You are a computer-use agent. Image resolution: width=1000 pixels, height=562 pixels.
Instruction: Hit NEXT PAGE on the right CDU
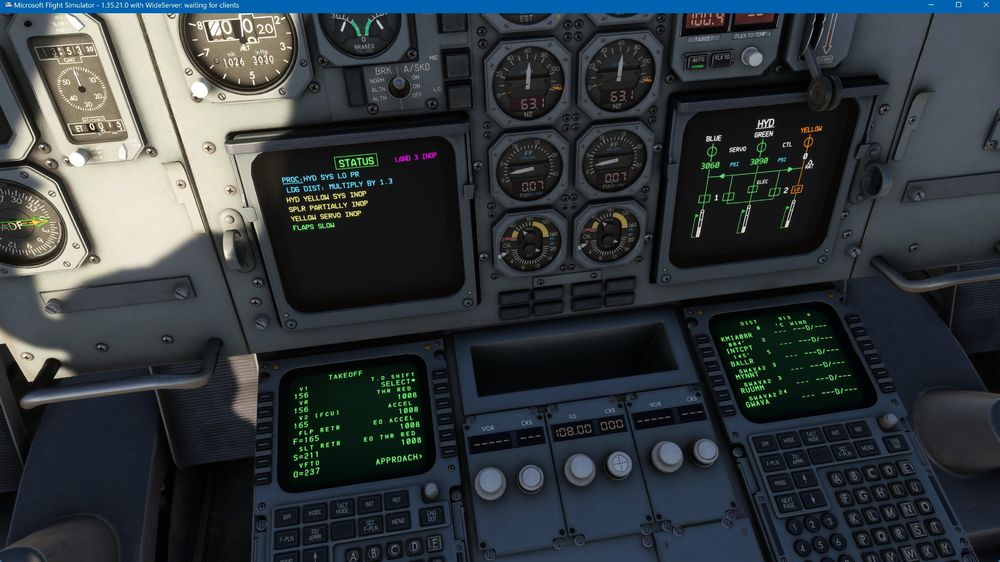pyautogui.click(x=789, y=505)
